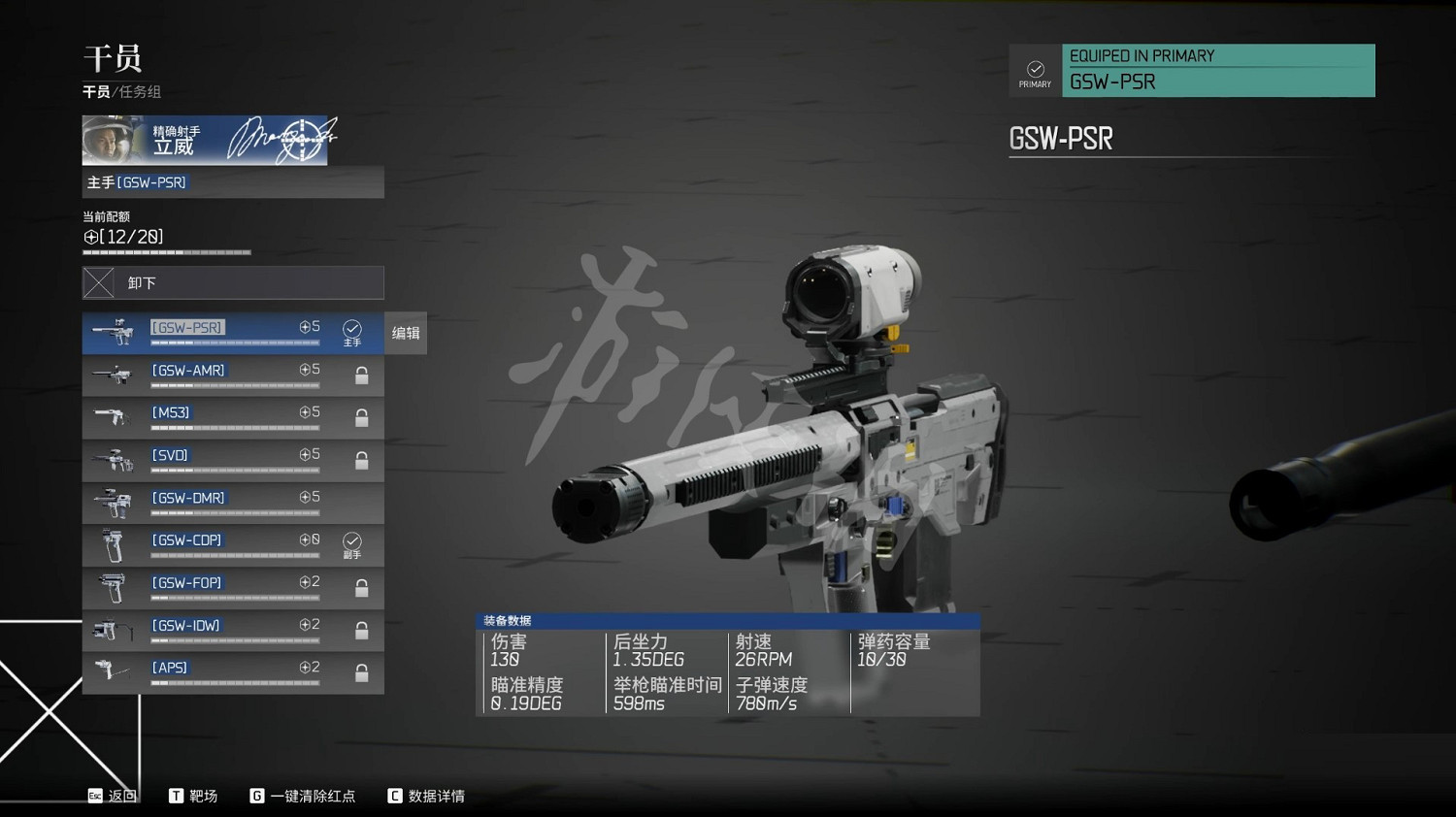
Task: Select the GSW-PSR weapon row
Action: [x=233, y=333]
